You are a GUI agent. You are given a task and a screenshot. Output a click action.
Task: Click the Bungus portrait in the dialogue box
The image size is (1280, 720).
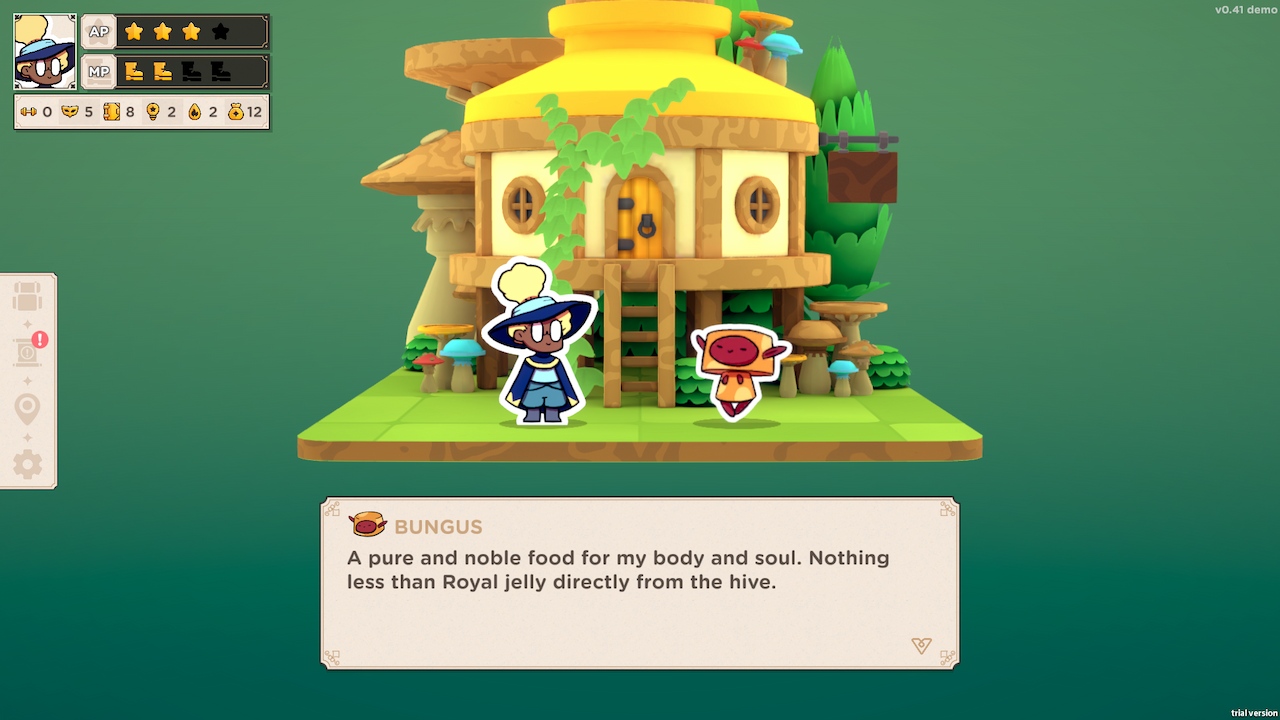coord(370,525)
